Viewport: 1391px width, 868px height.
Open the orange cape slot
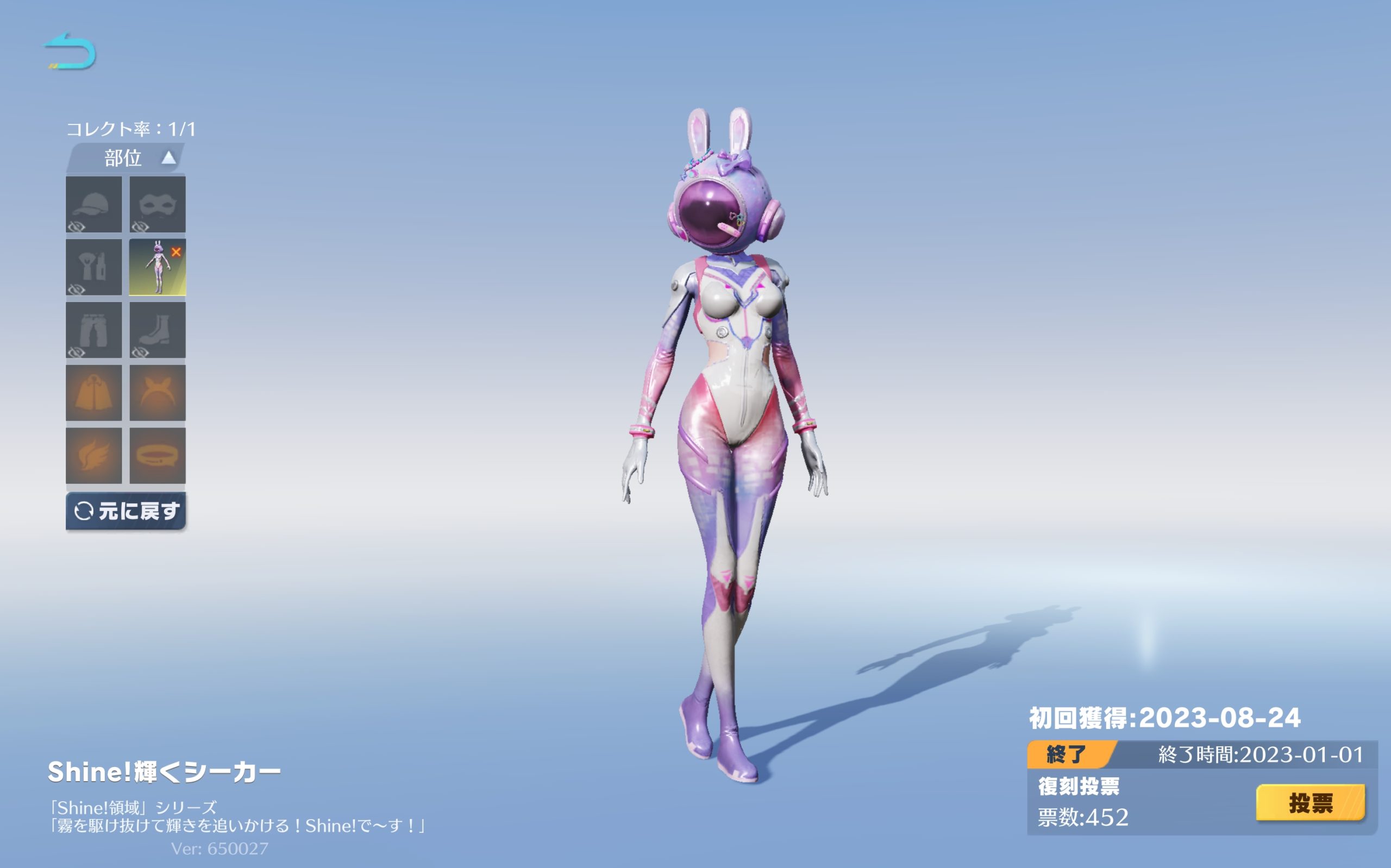tap(93, 393)
